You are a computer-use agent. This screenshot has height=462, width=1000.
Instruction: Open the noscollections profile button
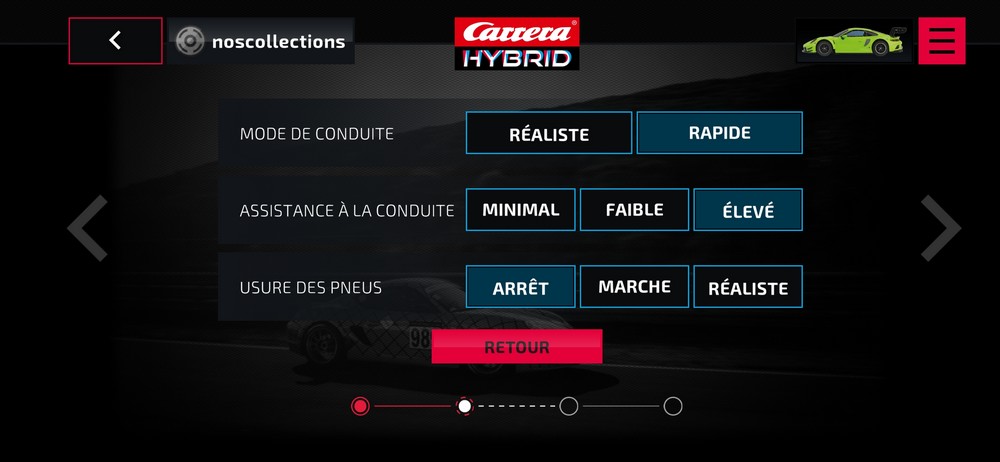click(261, 41)
